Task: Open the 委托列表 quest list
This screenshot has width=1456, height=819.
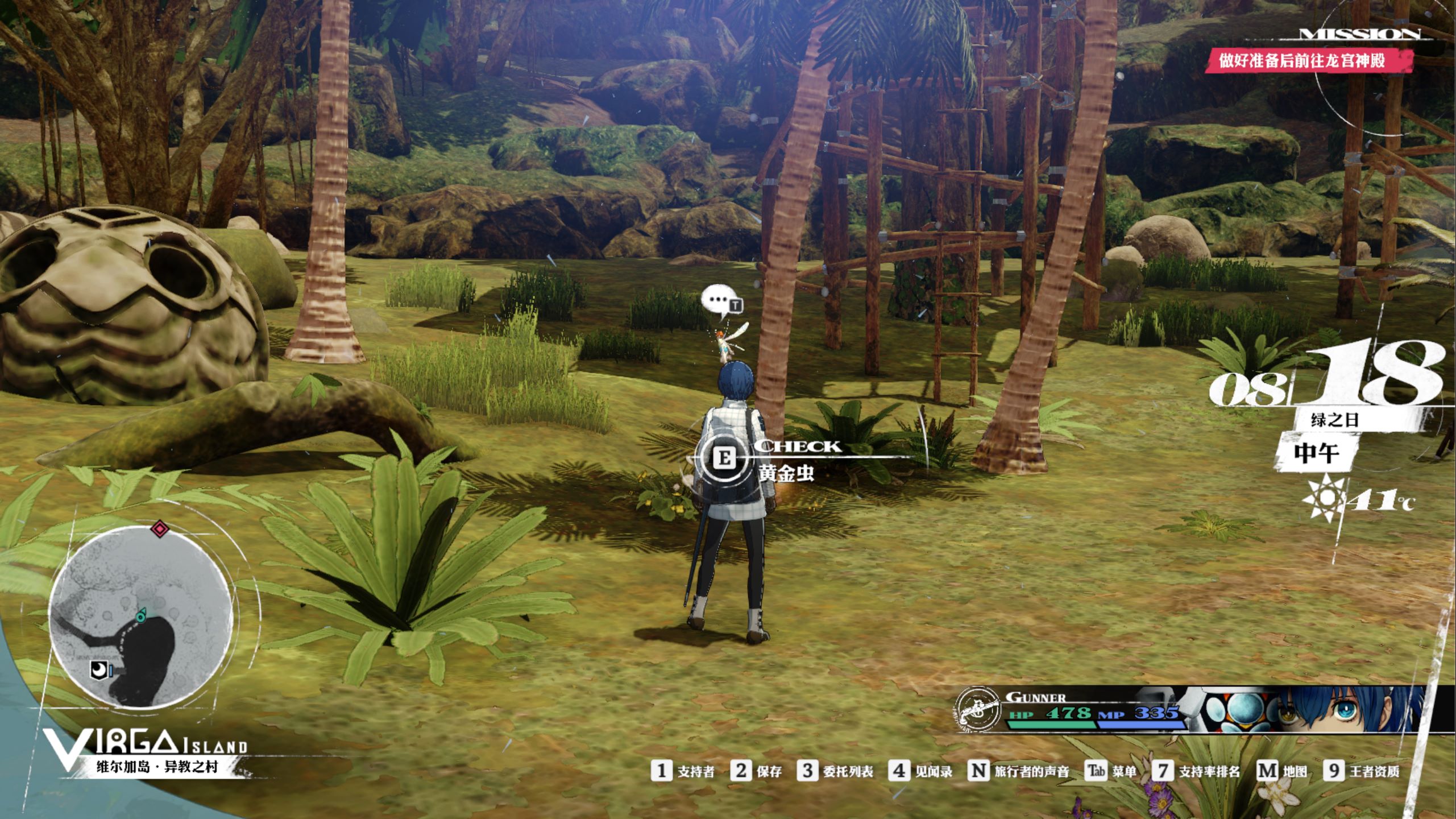Action: 835,771
